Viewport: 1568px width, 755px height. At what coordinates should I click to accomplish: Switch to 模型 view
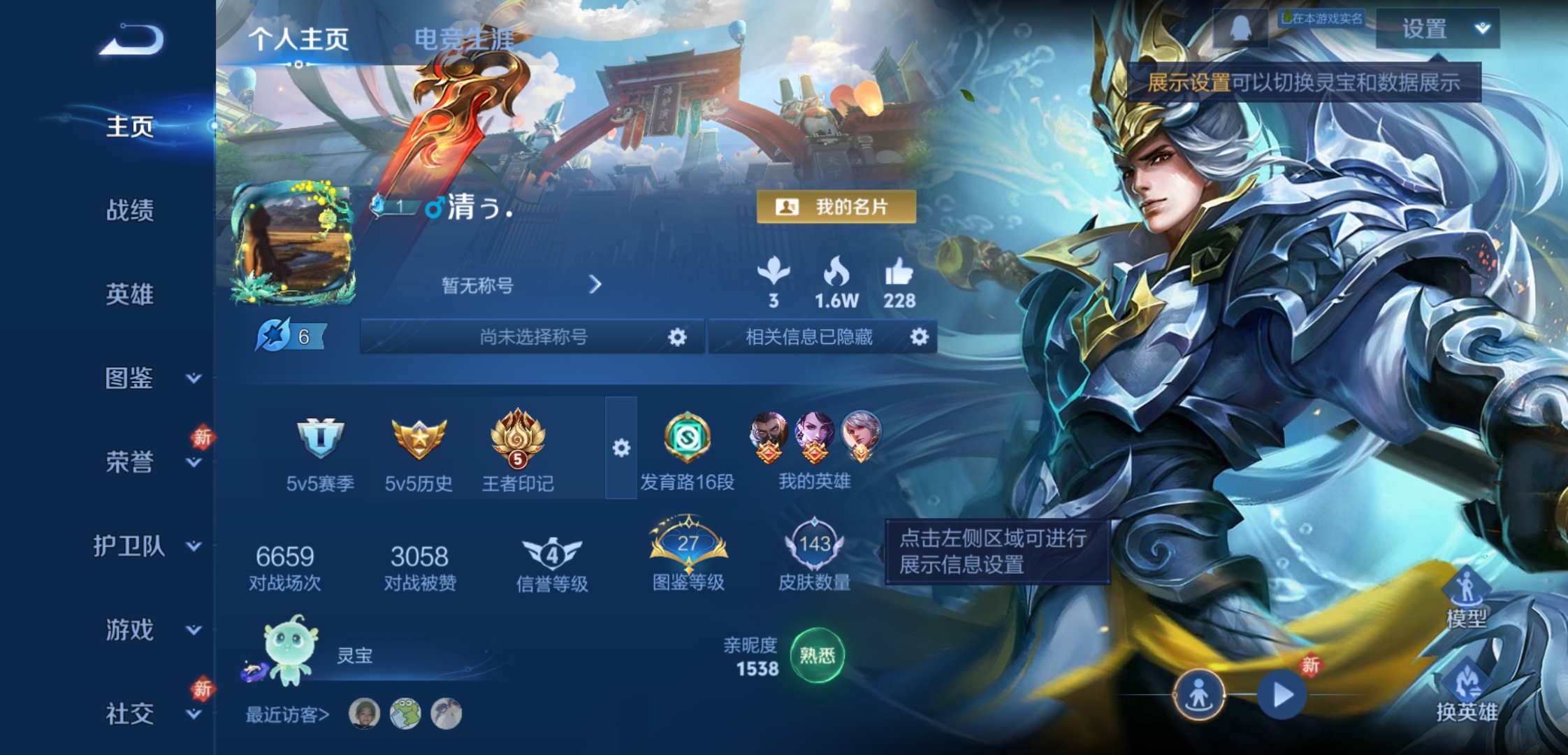tap(1466, 598)
